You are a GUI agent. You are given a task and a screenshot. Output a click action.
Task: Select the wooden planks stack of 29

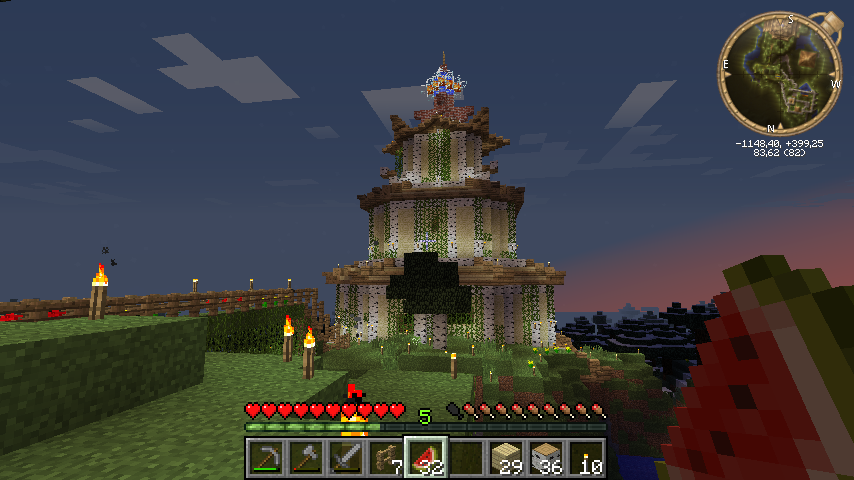pyautogui.click(x=505, y=458)
